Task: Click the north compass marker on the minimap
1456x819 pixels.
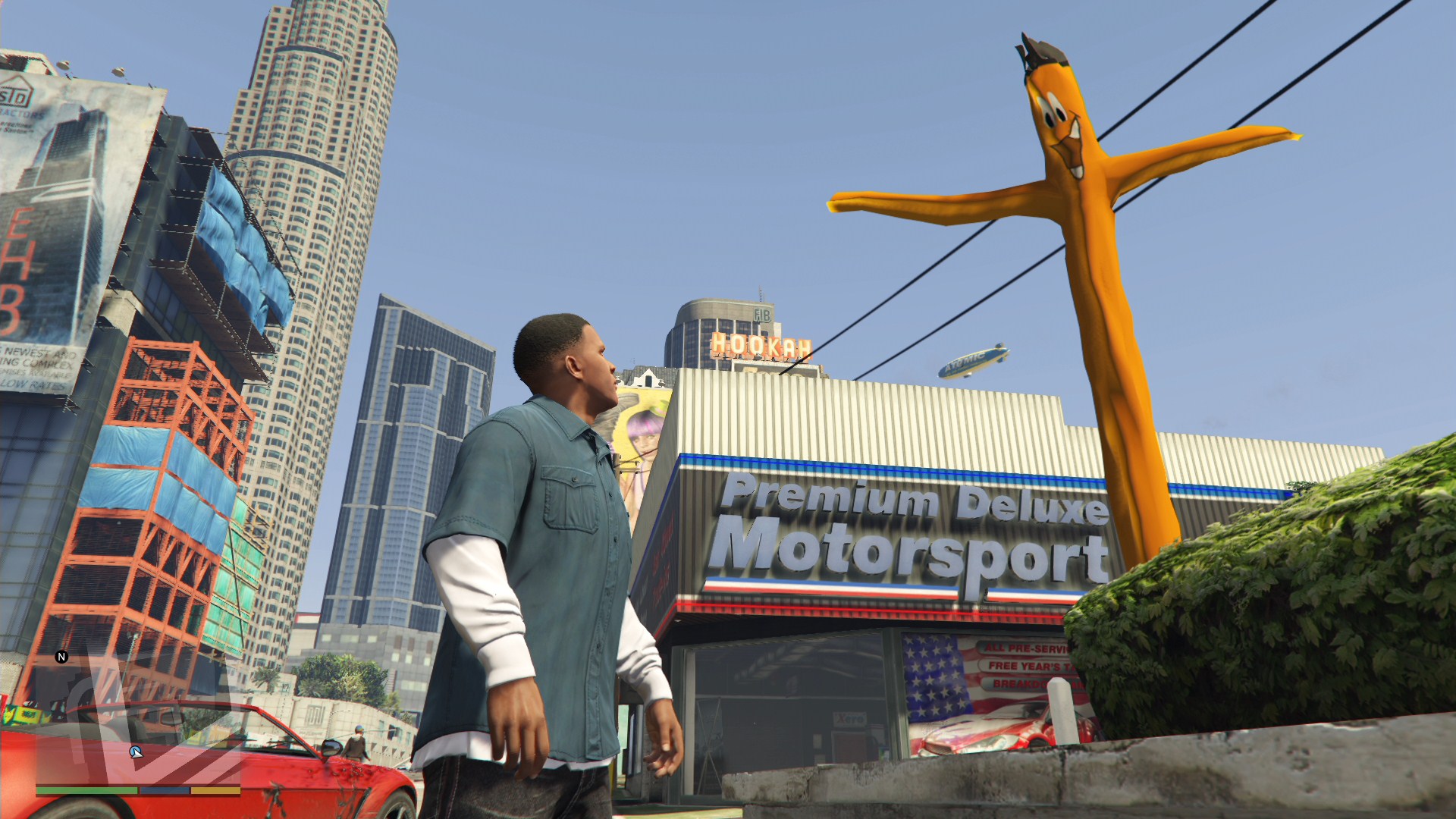Action: click(x=62, y=657)
